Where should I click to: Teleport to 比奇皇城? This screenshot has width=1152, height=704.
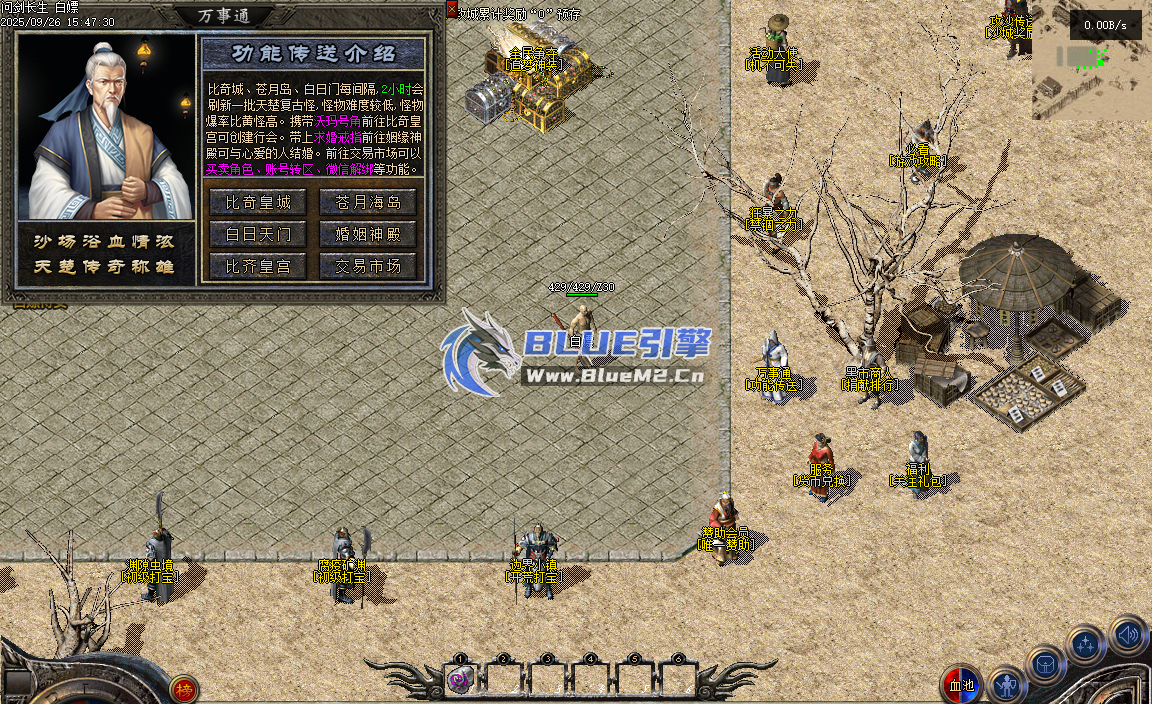(258, 202)
